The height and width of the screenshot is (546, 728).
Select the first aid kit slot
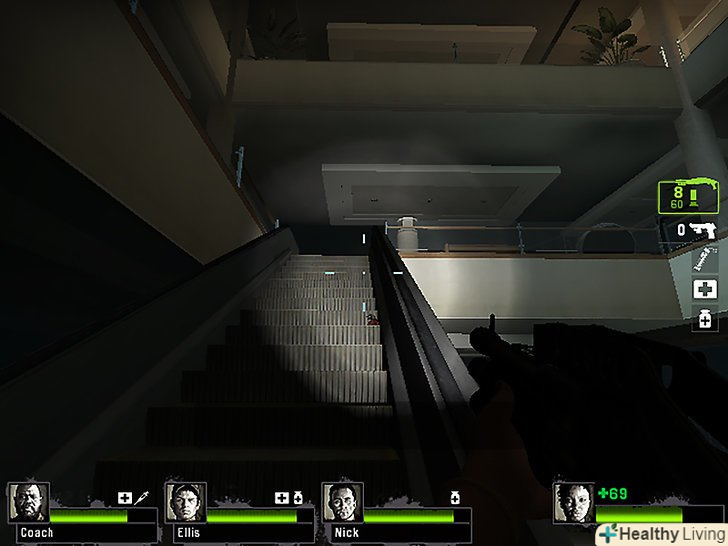(706, 289)
